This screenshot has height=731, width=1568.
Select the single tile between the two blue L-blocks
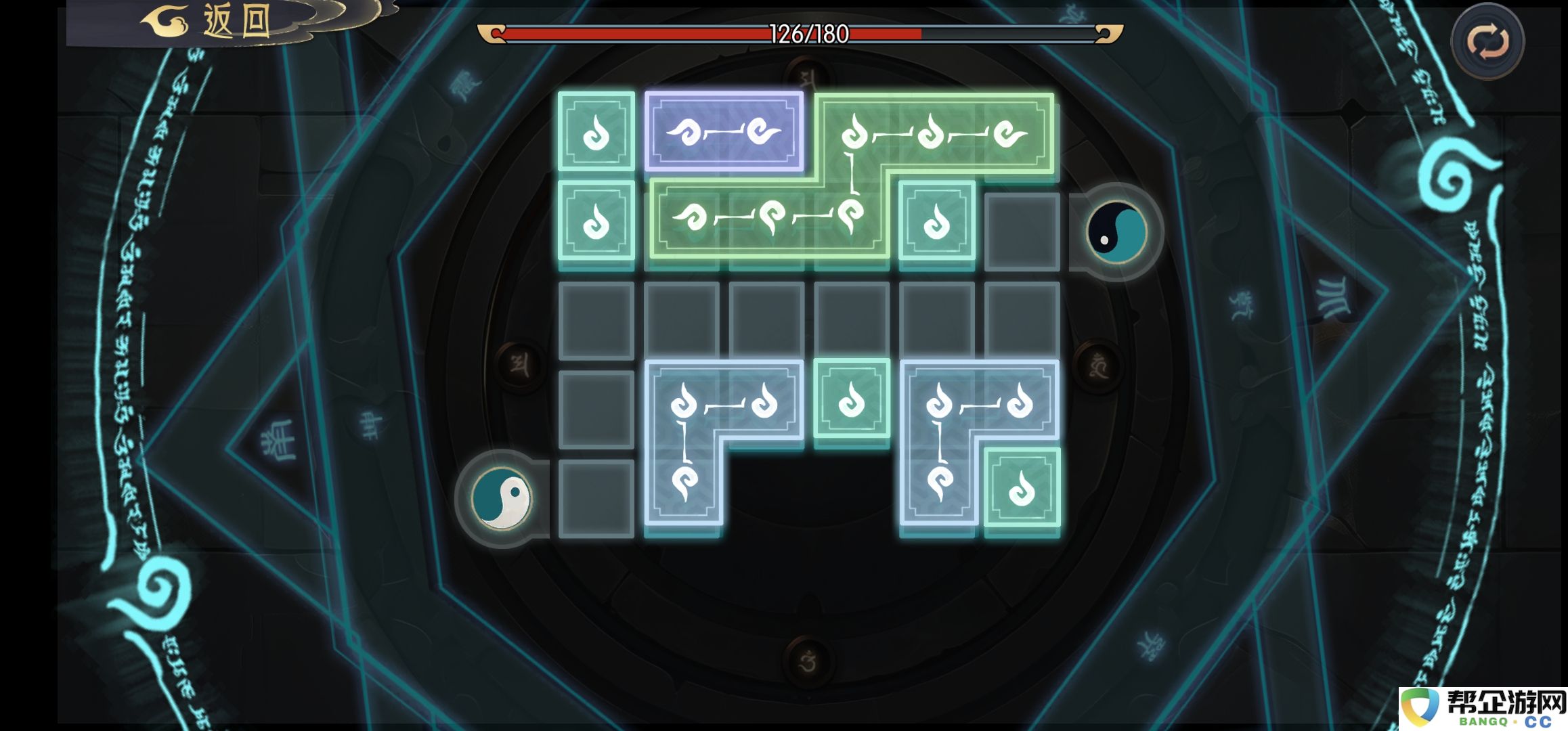click(x=852, y=399)
